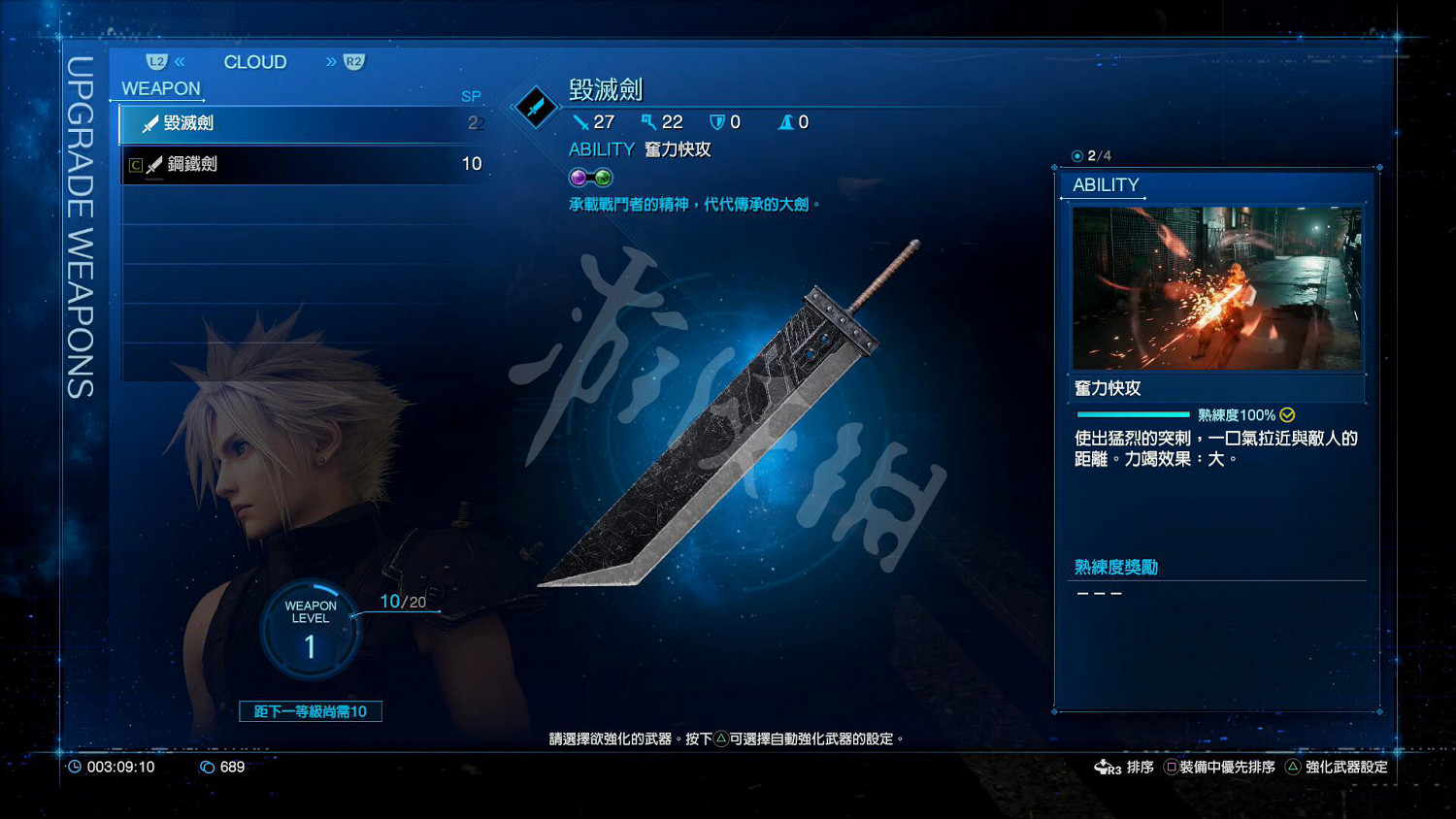The width and height of the screenshot is (1456, 819).
Task: Select the purple materia slot orb
Action: coord(578,177)
